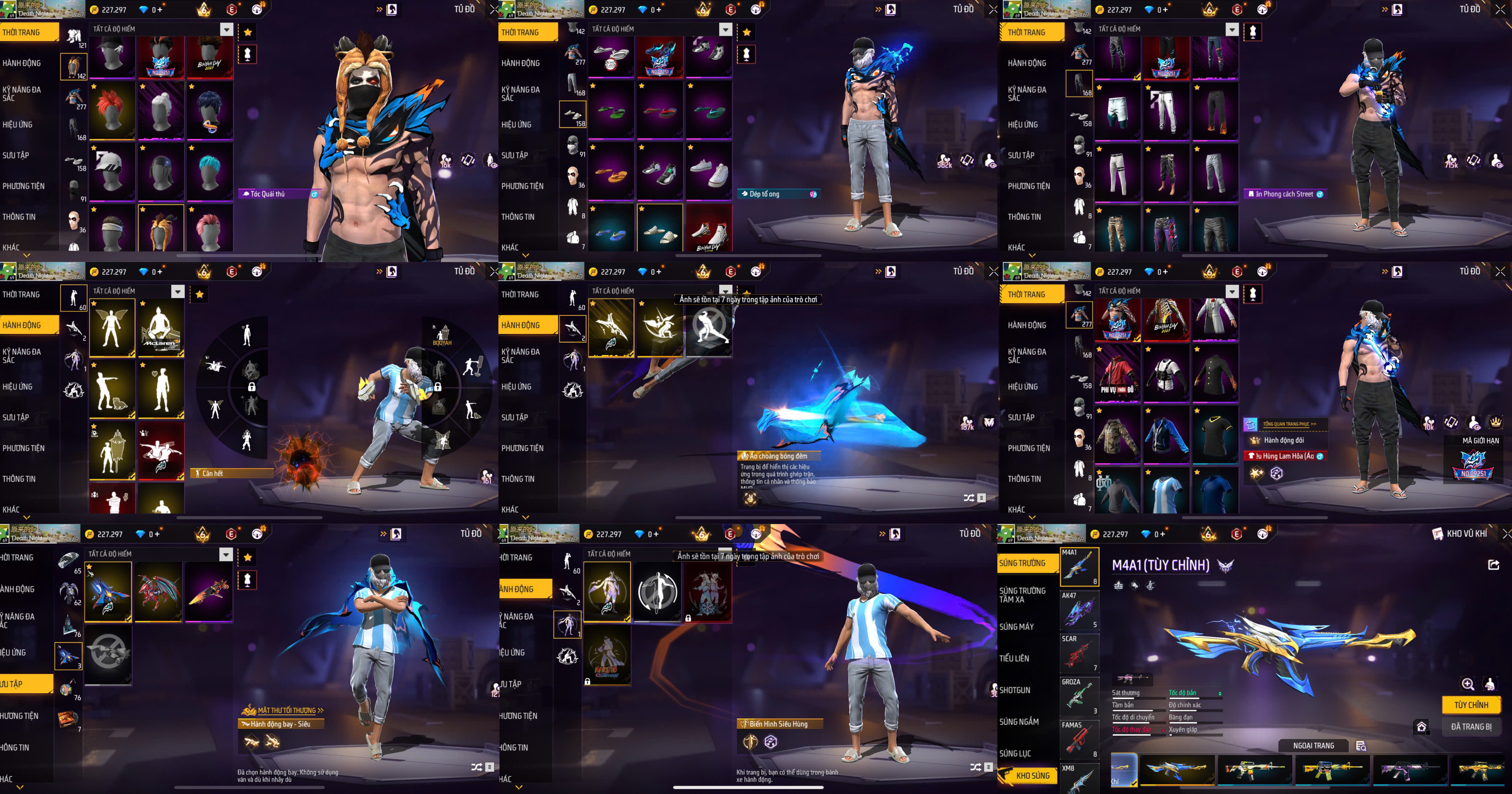Select the FAMAS weapon slot
The width and height of the screenshot is (1512, 794).
(x=1079, y=740)
